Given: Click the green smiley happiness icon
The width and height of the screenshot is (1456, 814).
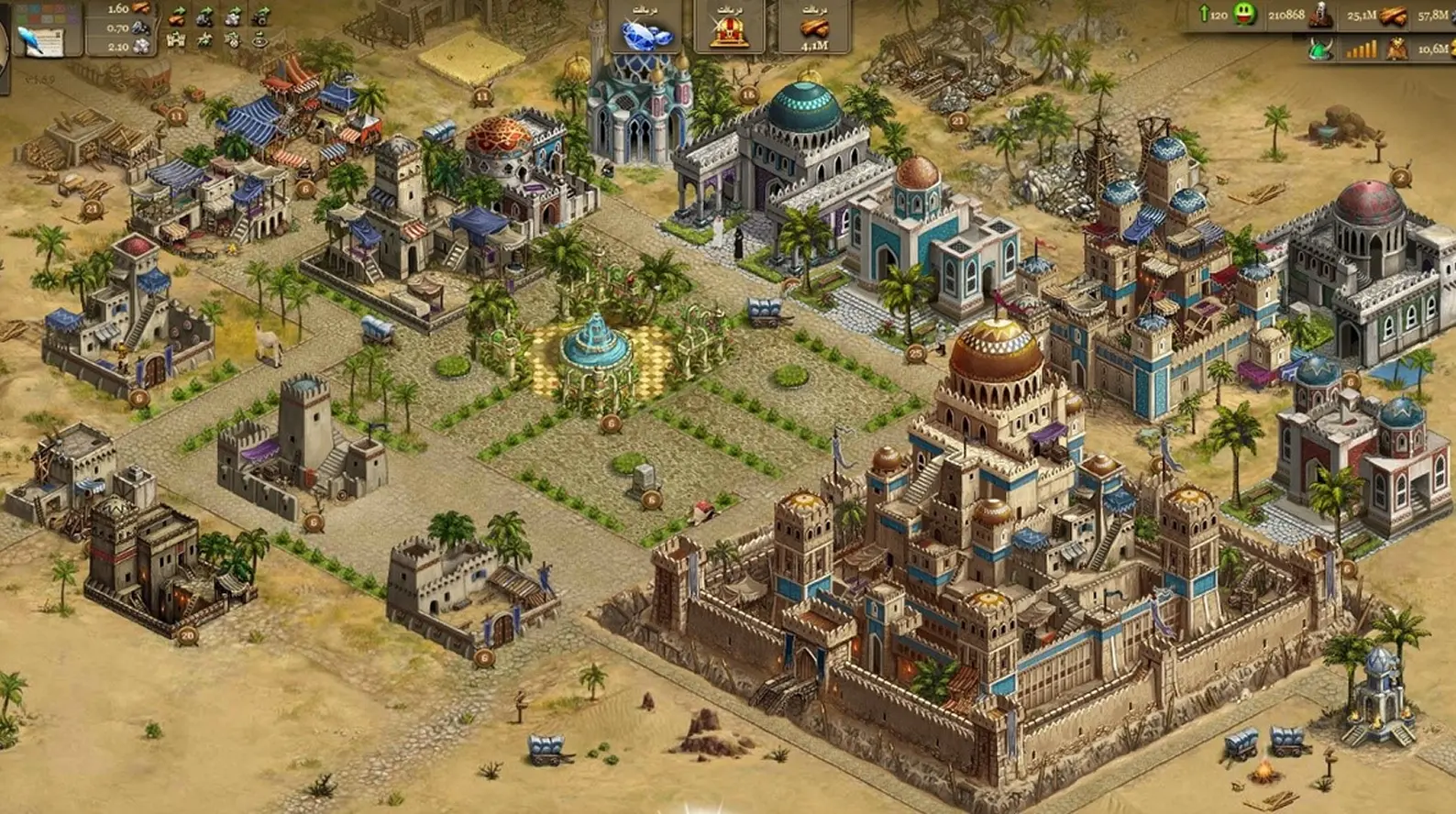Looking at the screenshot, I should click(x=1244, y=15).
